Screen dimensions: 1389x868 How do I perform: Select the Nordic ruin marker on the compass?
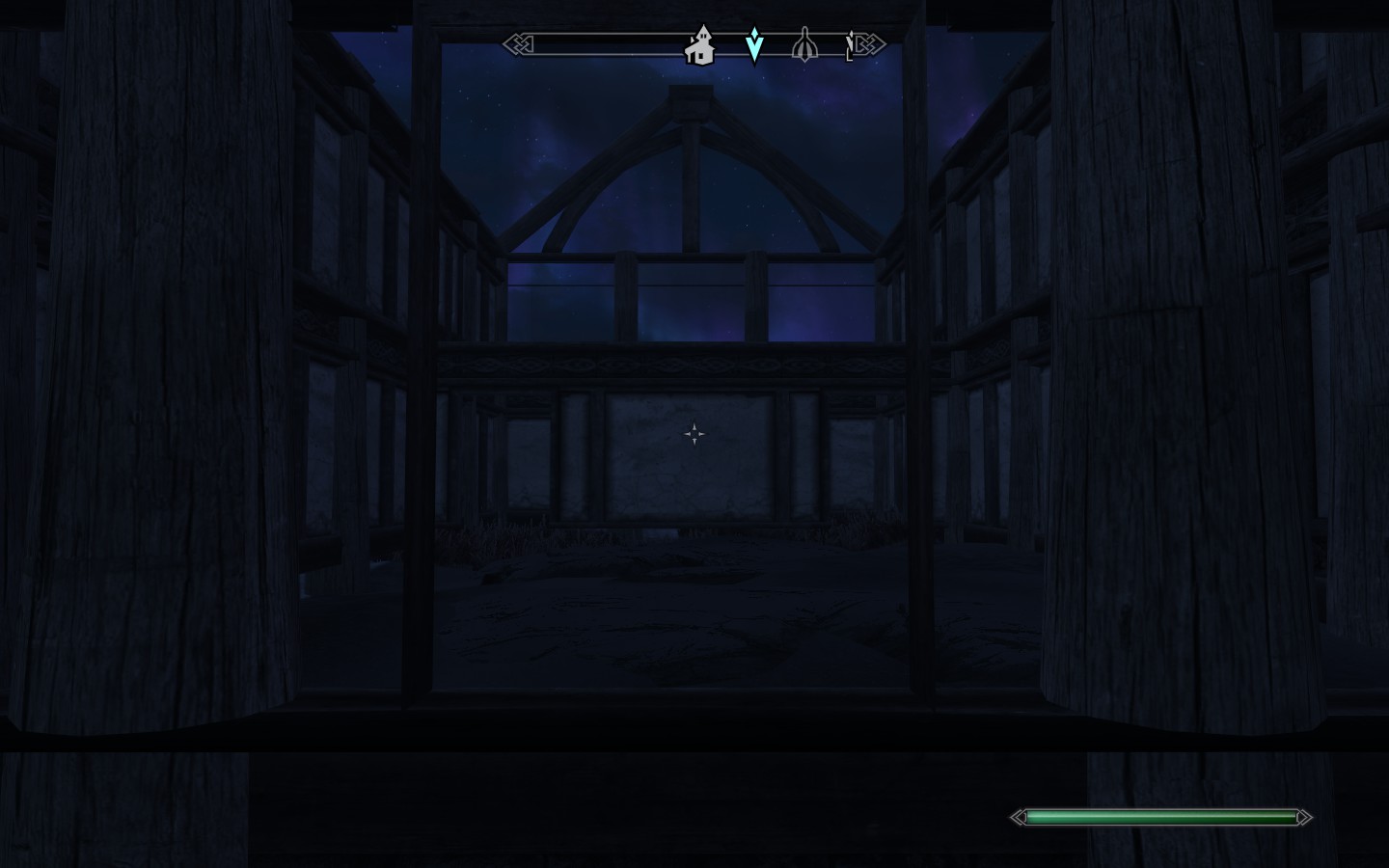pos(804,43)
